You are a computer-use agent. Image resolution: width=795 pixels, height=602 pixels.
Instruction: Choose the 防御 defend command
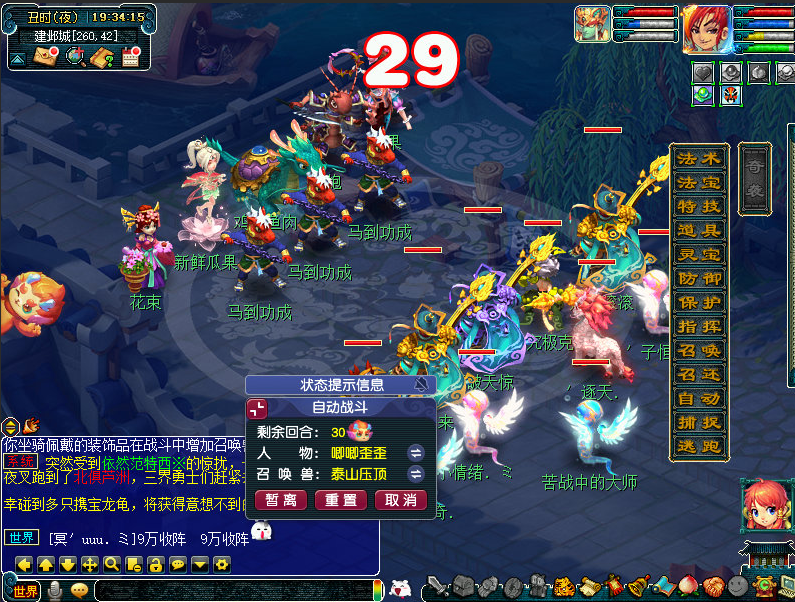click(x=698, y=278)
